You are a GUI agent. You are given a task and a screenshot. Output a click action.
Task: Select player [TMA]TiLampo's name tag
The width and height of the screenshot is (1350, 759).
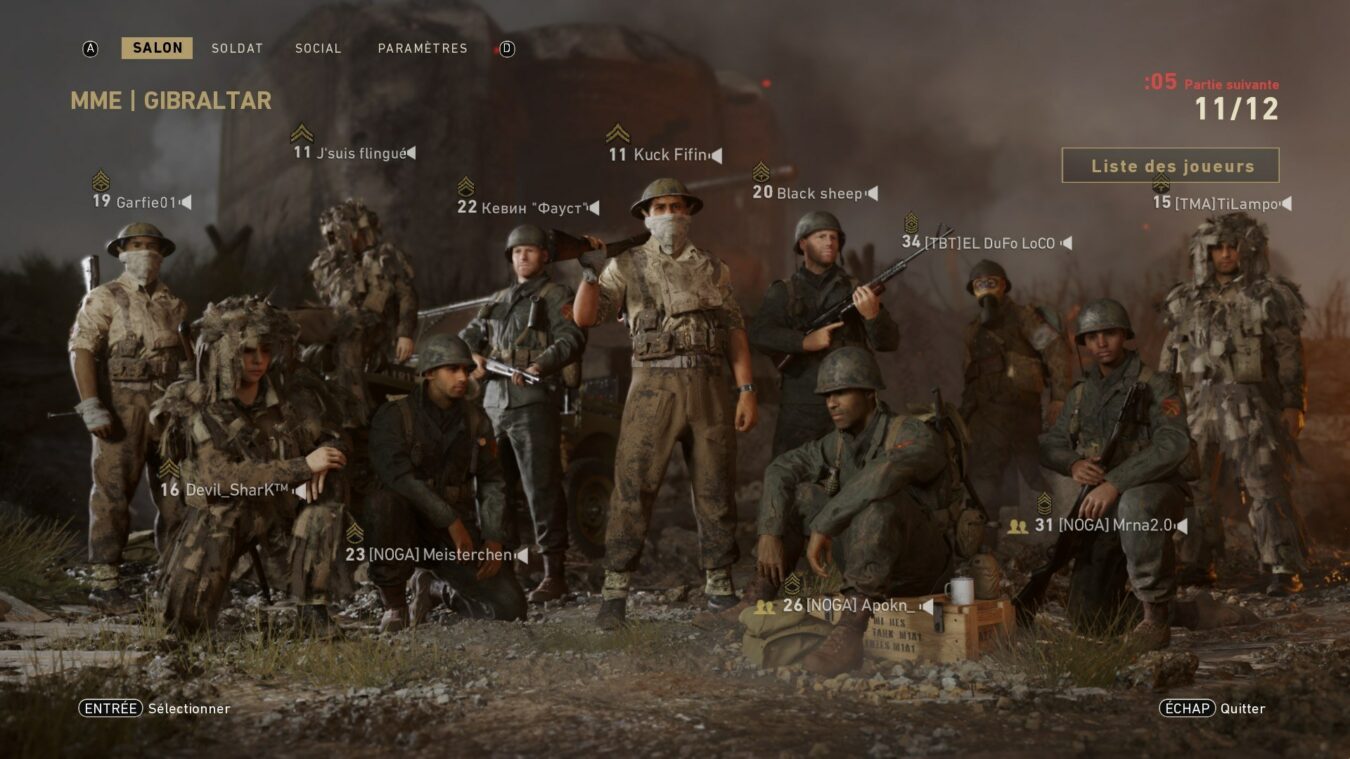[1226, 203]
